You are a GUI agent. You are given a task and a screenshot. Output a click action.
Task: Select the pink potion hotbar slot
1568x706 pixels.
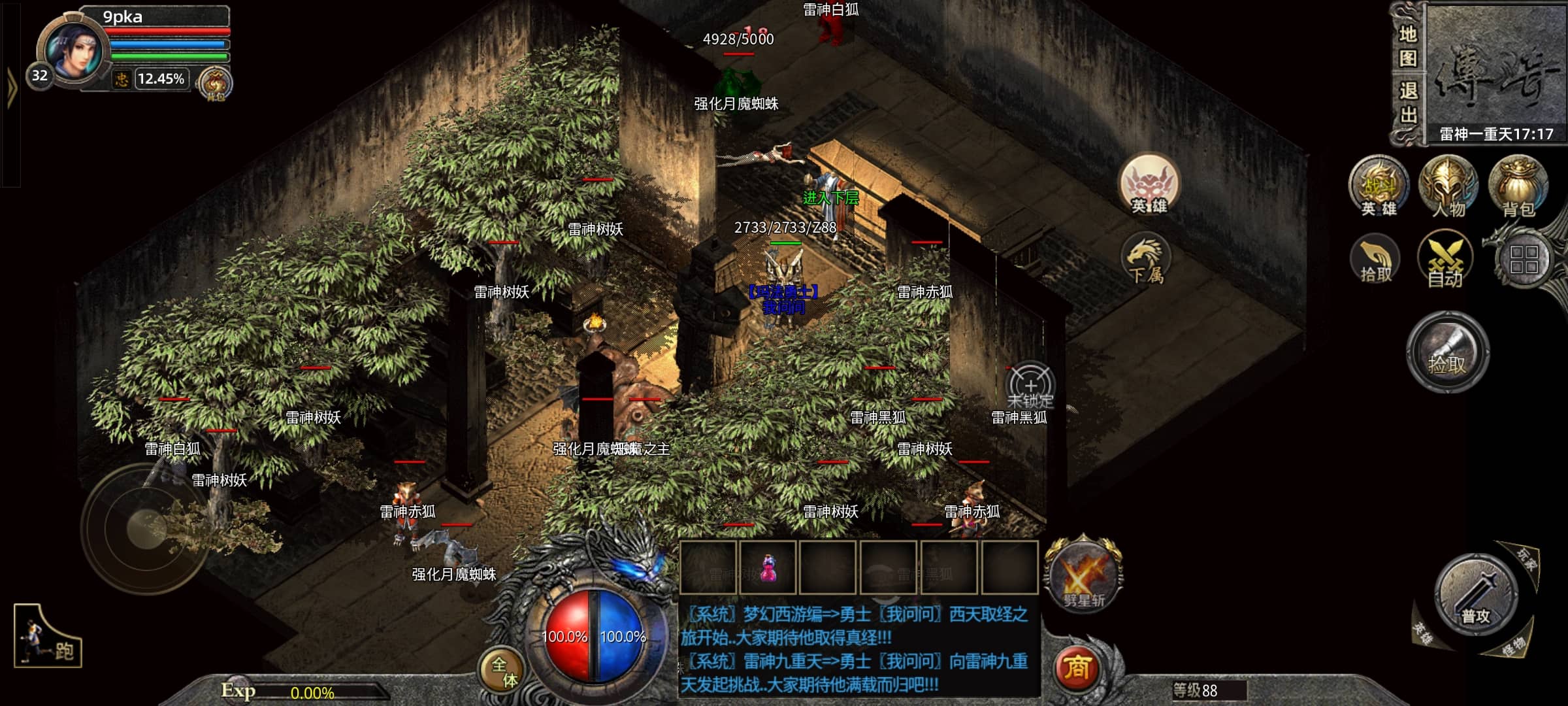click(x=768, y=568)
